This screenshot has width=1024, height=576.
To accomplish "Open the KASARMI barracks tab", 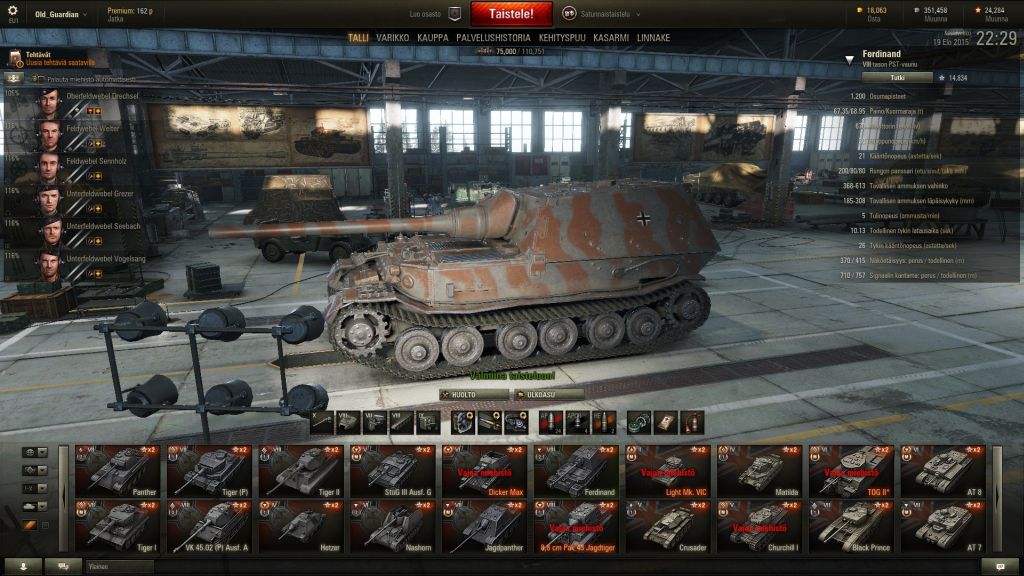I will tap(611, 38).
